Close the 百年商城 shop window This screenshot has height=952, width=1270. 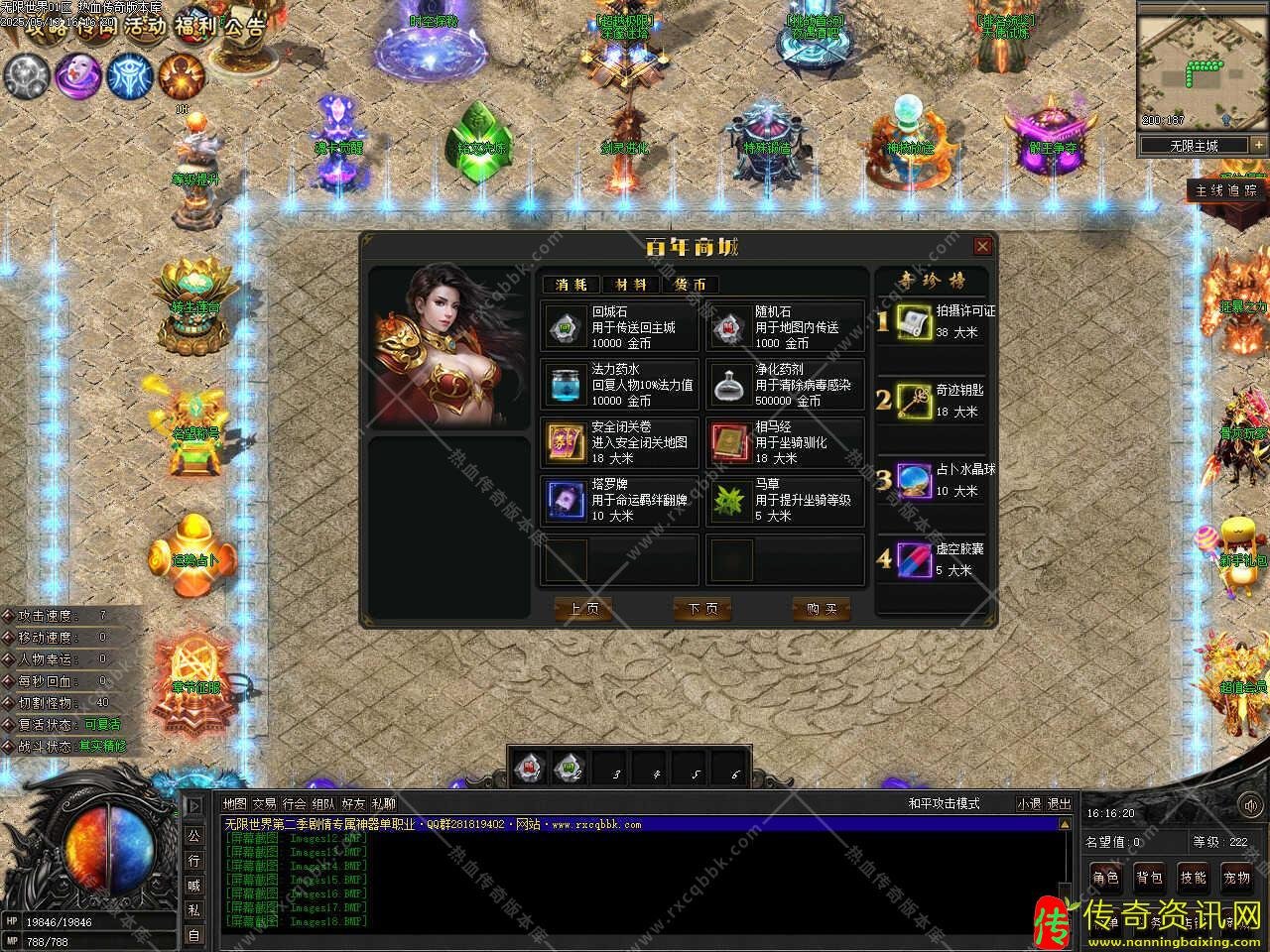(982, 247)
